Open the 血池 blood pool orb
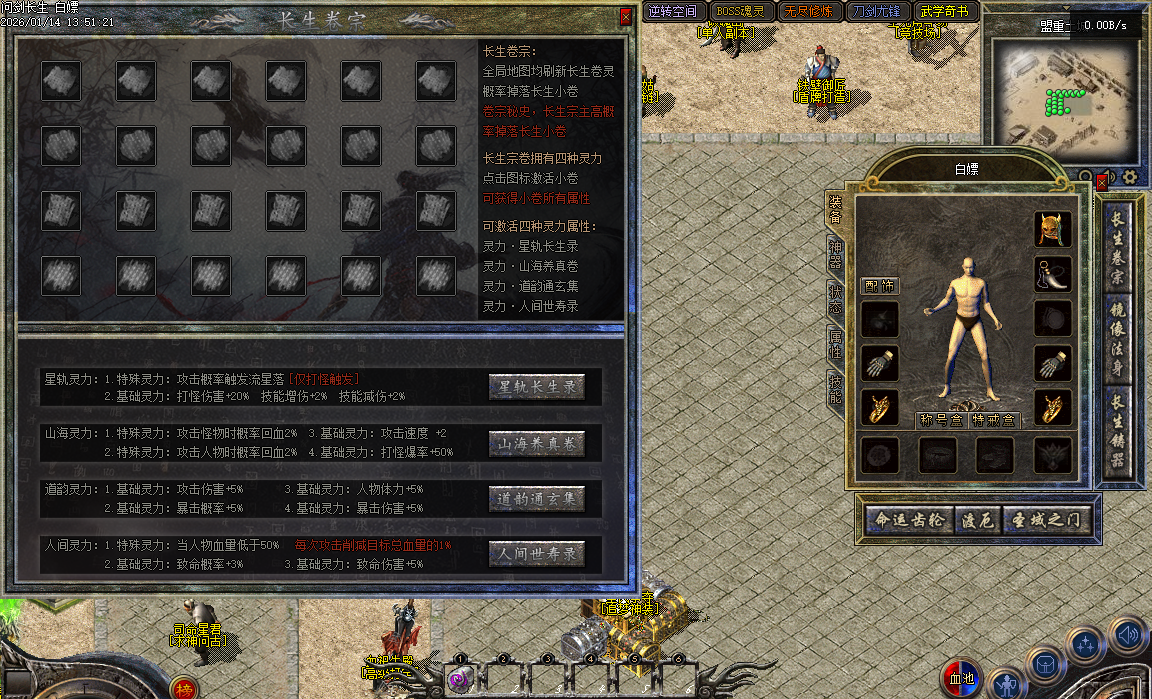The image size is (1152, 699). point(960,680)
